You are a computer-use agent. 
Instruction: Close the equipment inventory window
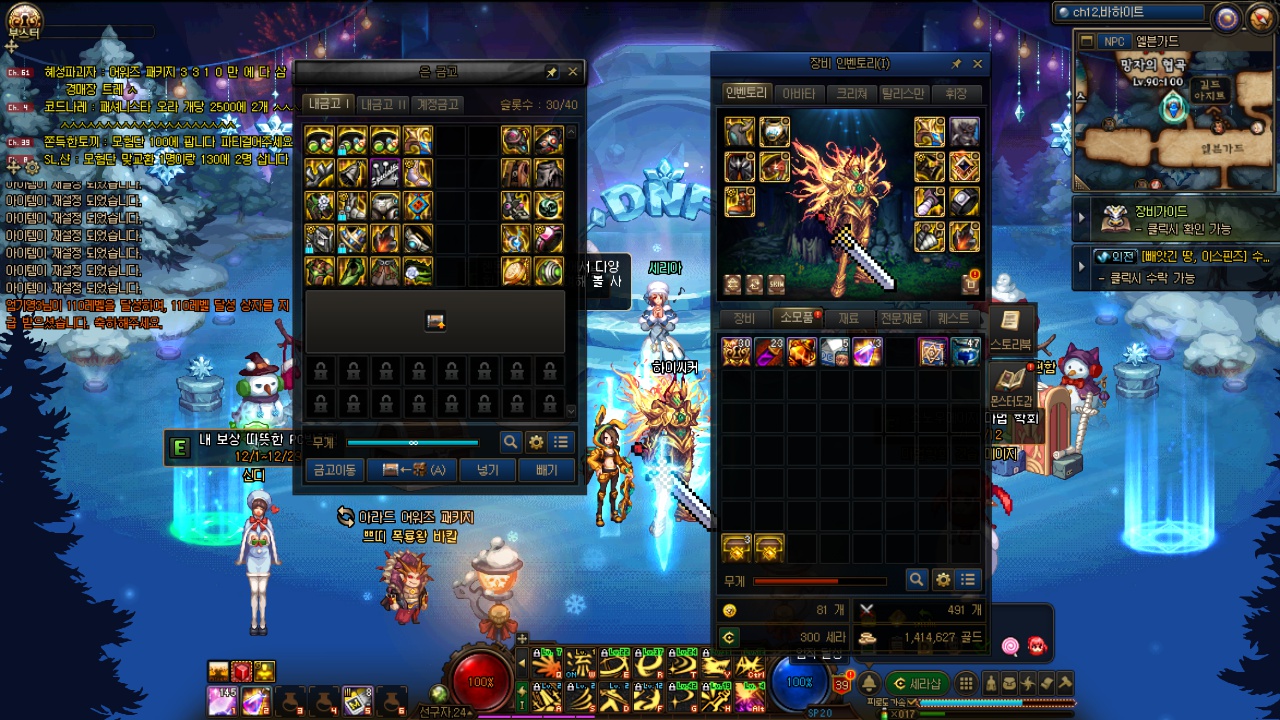978,64
